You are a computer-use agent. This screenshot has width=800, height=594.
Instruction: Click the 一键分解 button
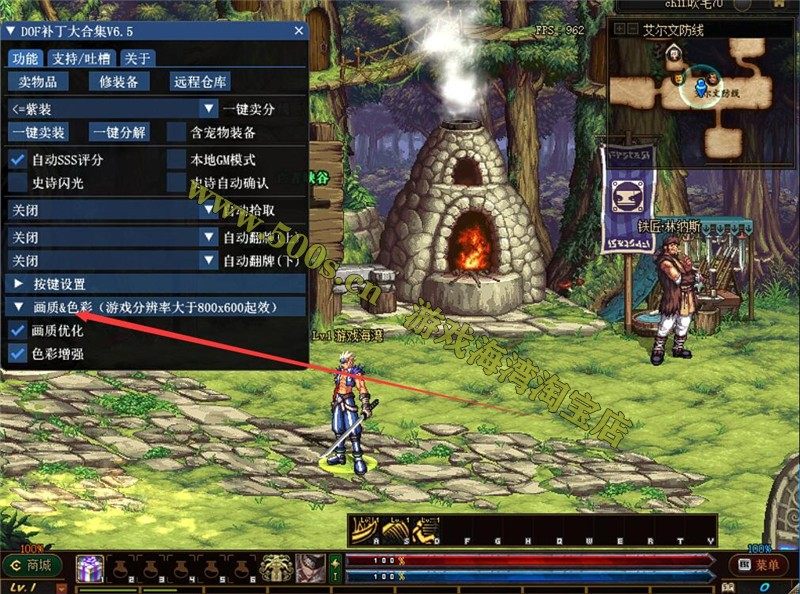pyautogui.click(x=119, y=133)
